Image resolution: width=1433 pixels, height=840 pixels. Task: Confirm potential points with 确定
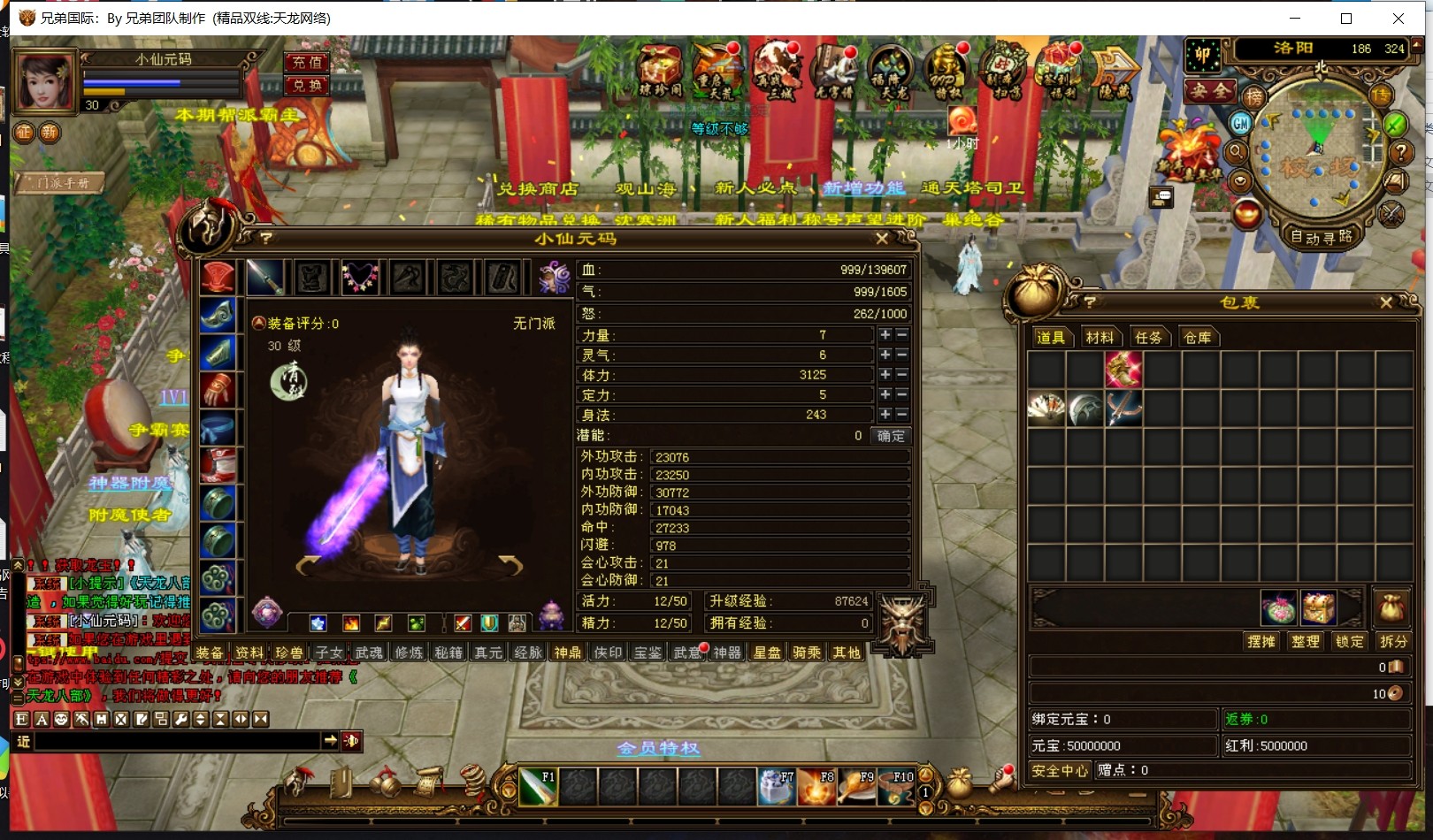coord(890,436)
